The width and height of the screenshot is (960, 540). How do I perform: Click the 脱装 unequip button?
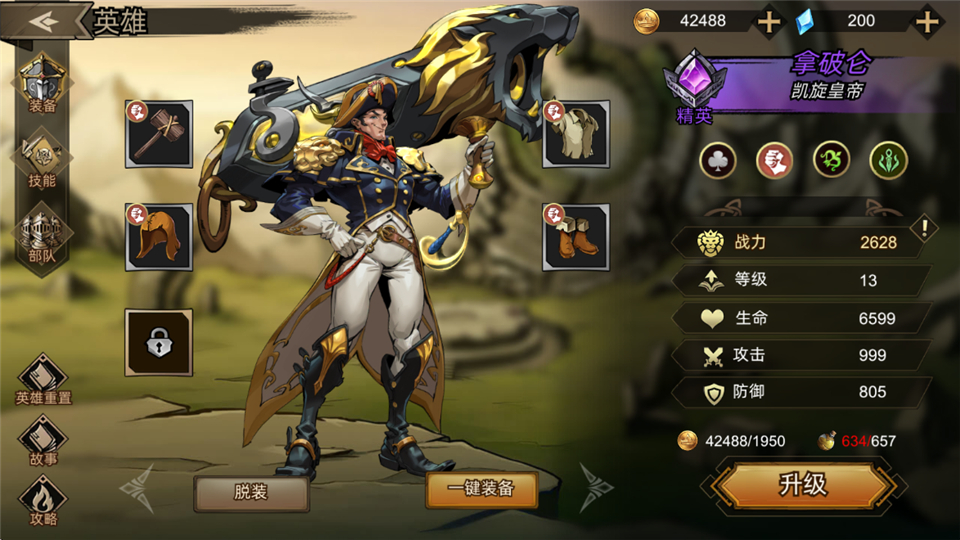point(251,491)
